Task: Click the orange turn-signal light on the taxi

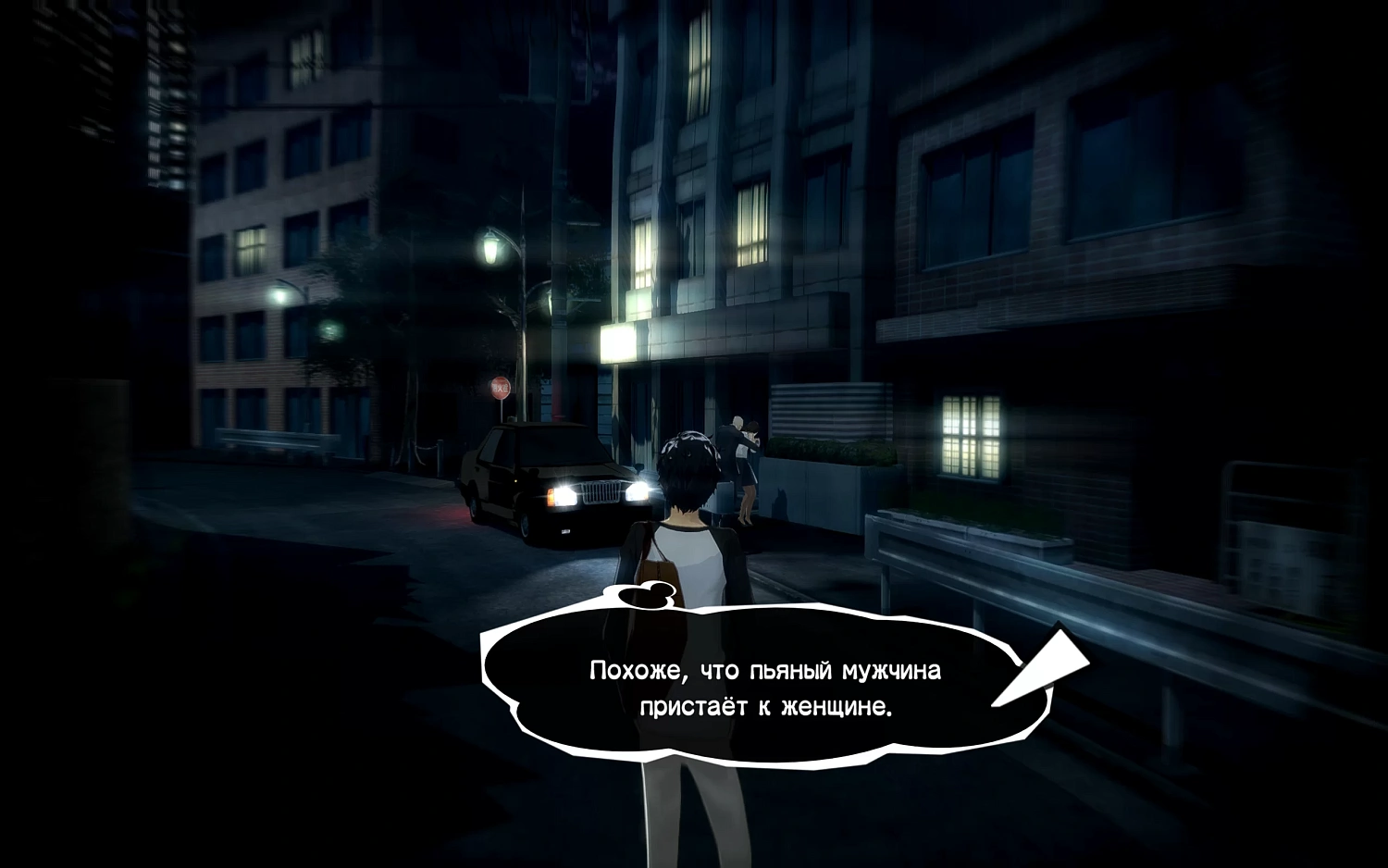Action: click(551, 498)
